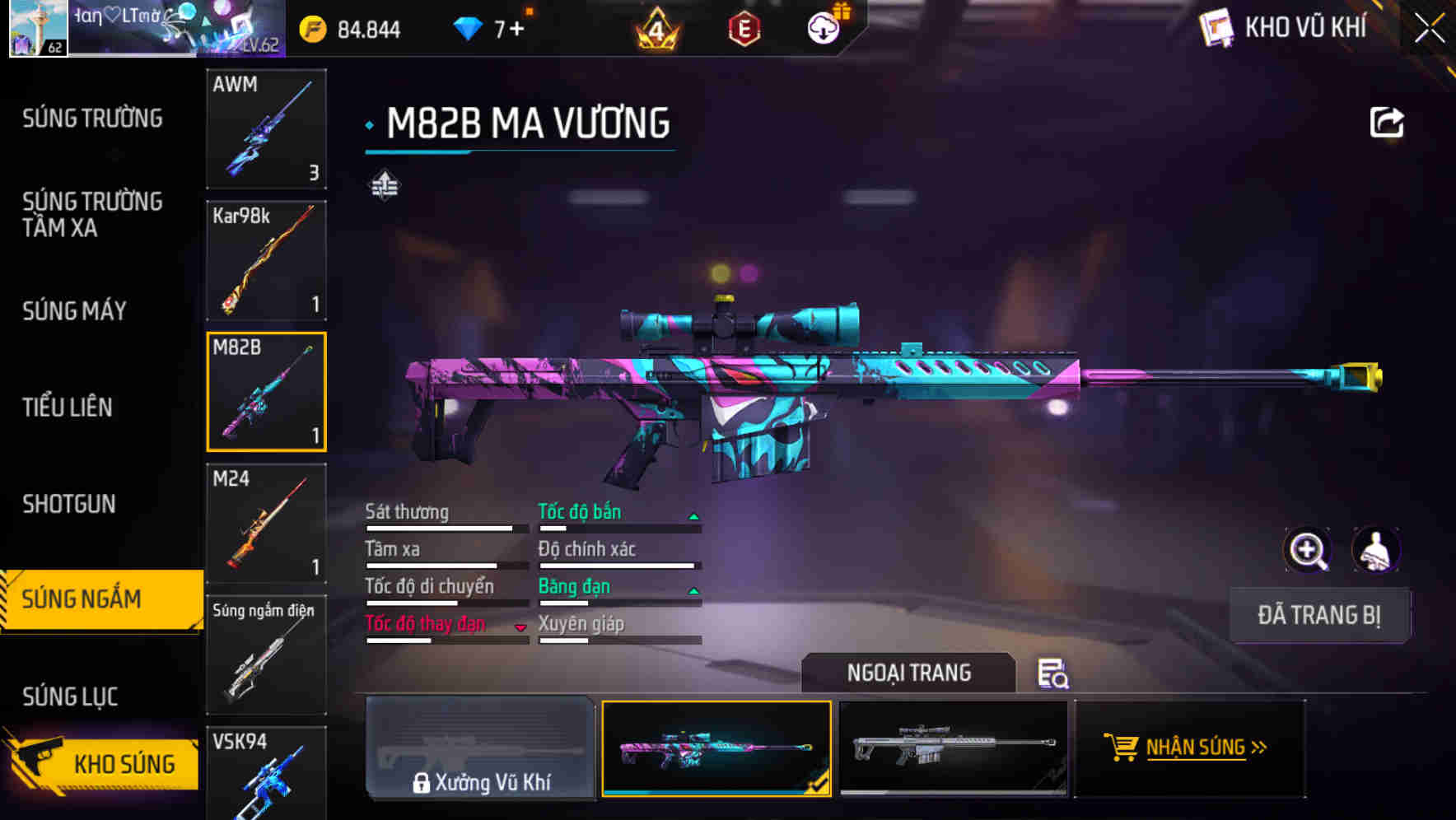Open weapon details via the magnifier-list icon

click(x=1054, y=673)
